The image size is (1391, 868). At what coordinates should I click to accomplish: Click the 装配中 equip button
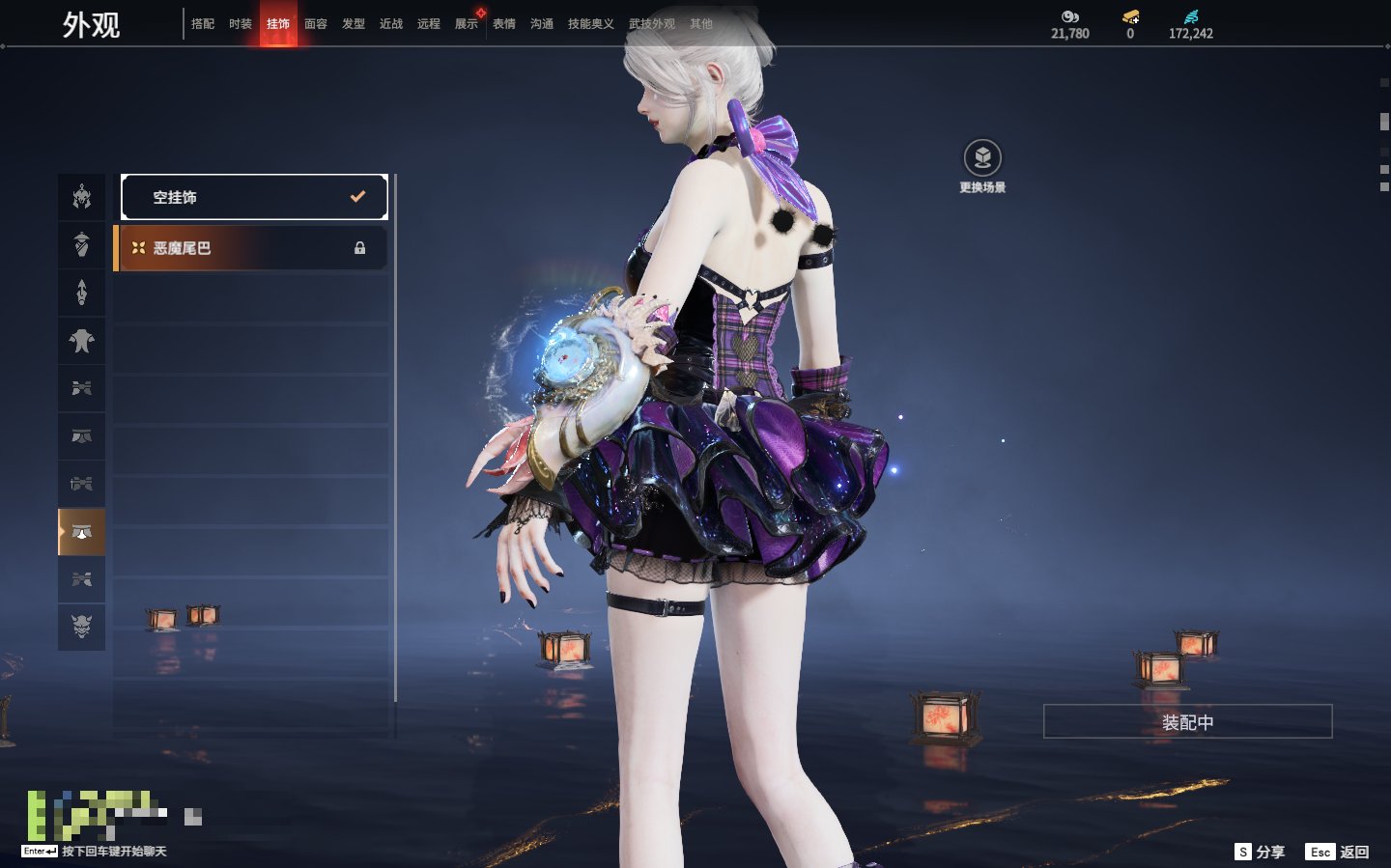(1187, 722)
